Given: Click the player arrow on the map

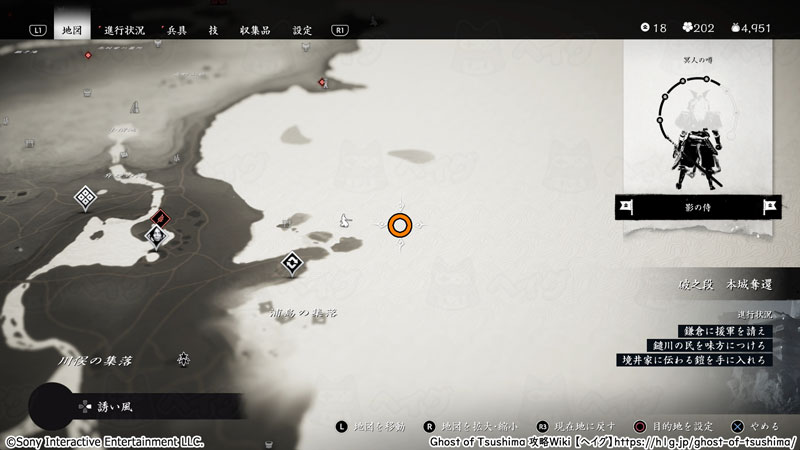Looking at the screenshot, I should pos(346,220).
